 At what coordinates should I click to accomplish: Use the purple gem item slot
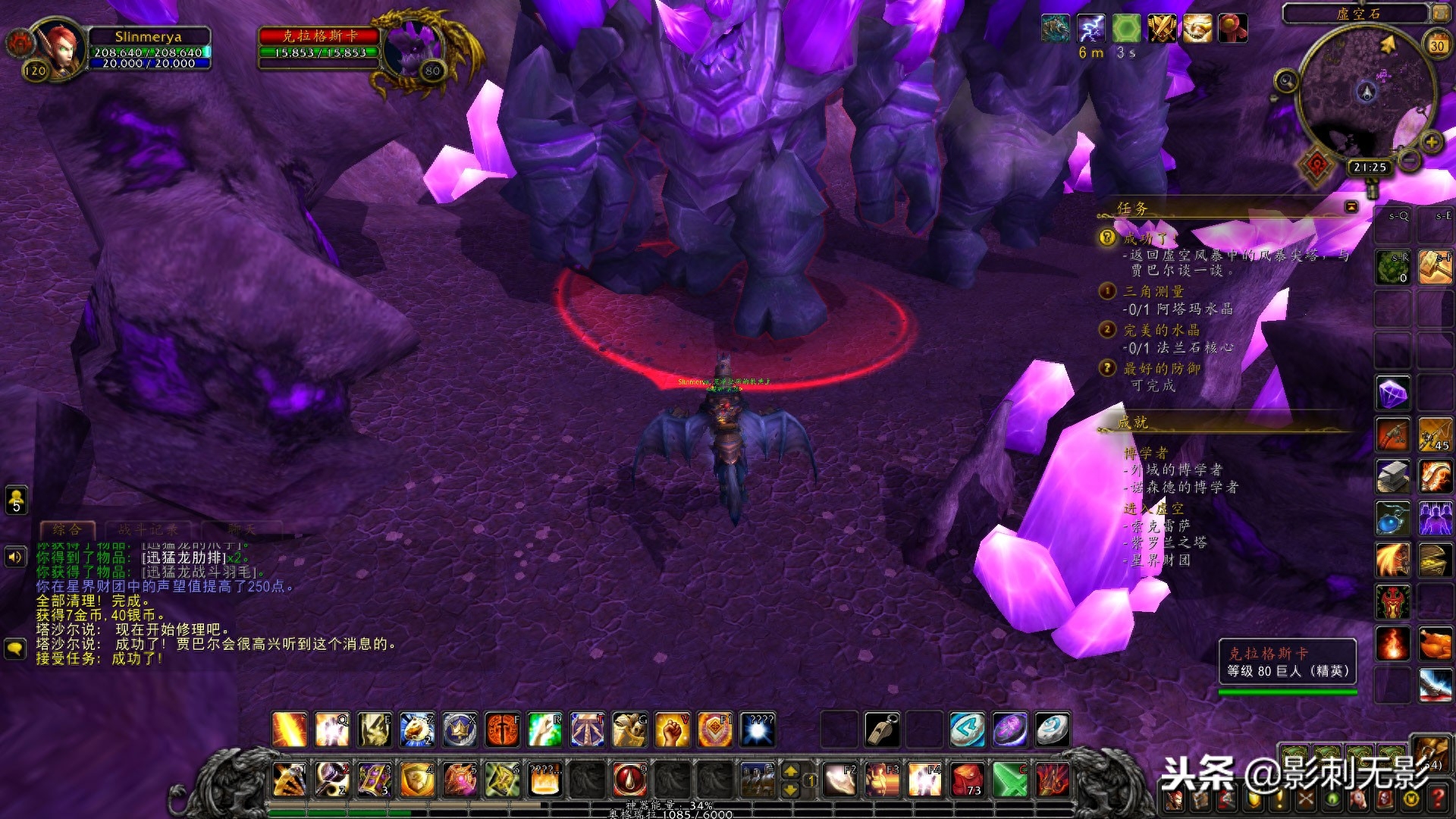(1393, 394)
